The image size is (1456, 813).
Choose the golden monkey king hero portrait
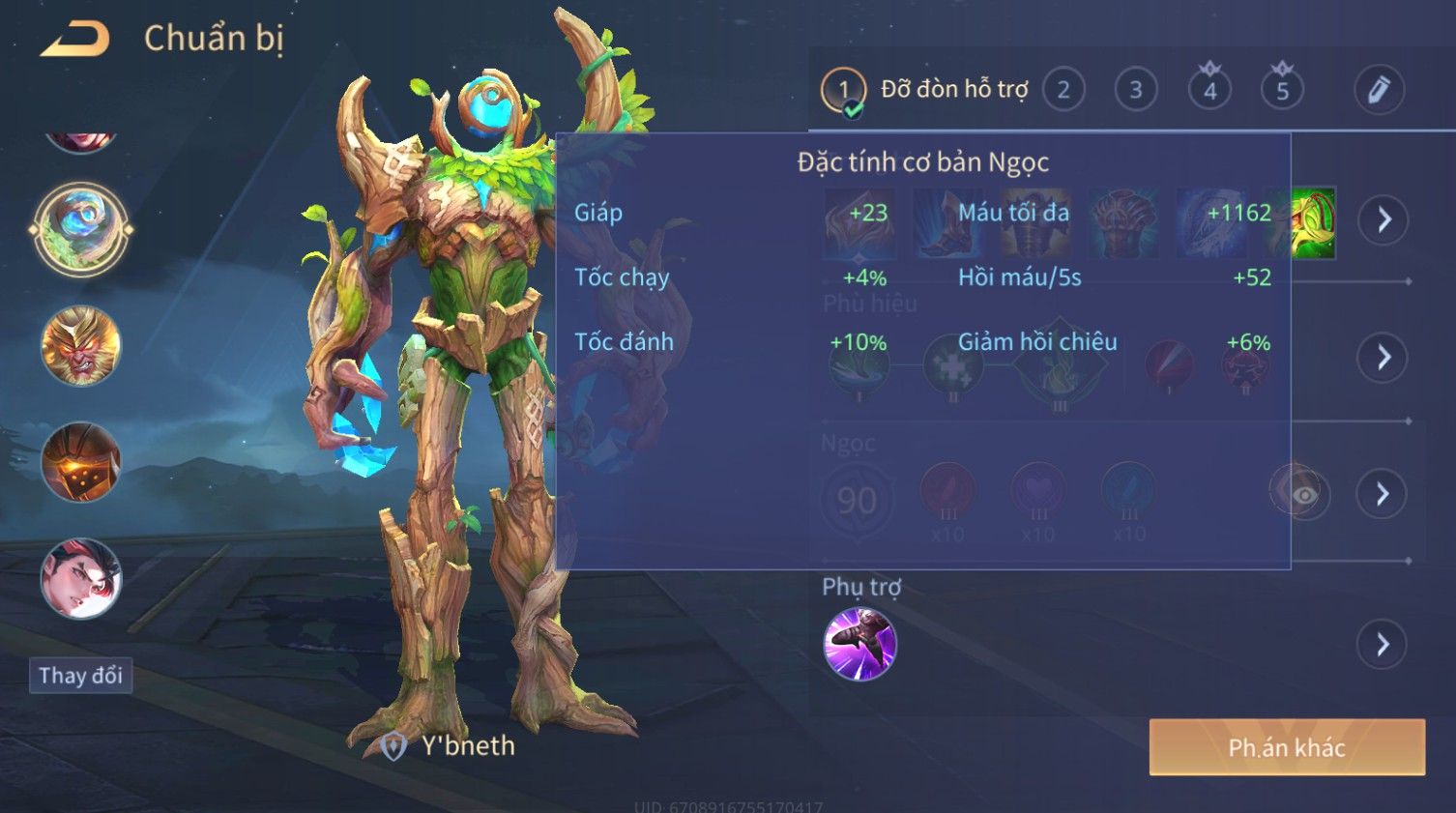(81, 346)
